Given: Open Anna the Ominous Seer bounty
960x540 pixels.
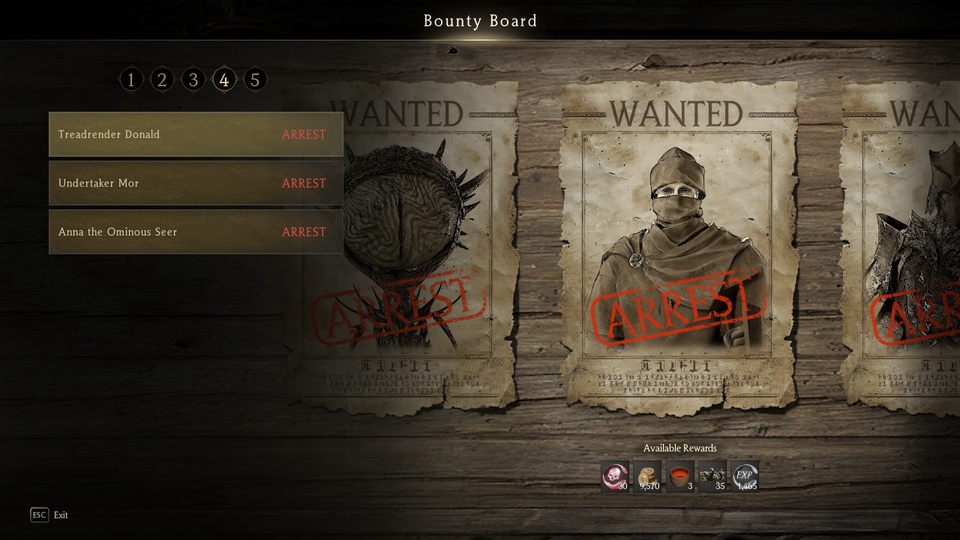Looking at the screenshot, I should [x=196, y=232].
